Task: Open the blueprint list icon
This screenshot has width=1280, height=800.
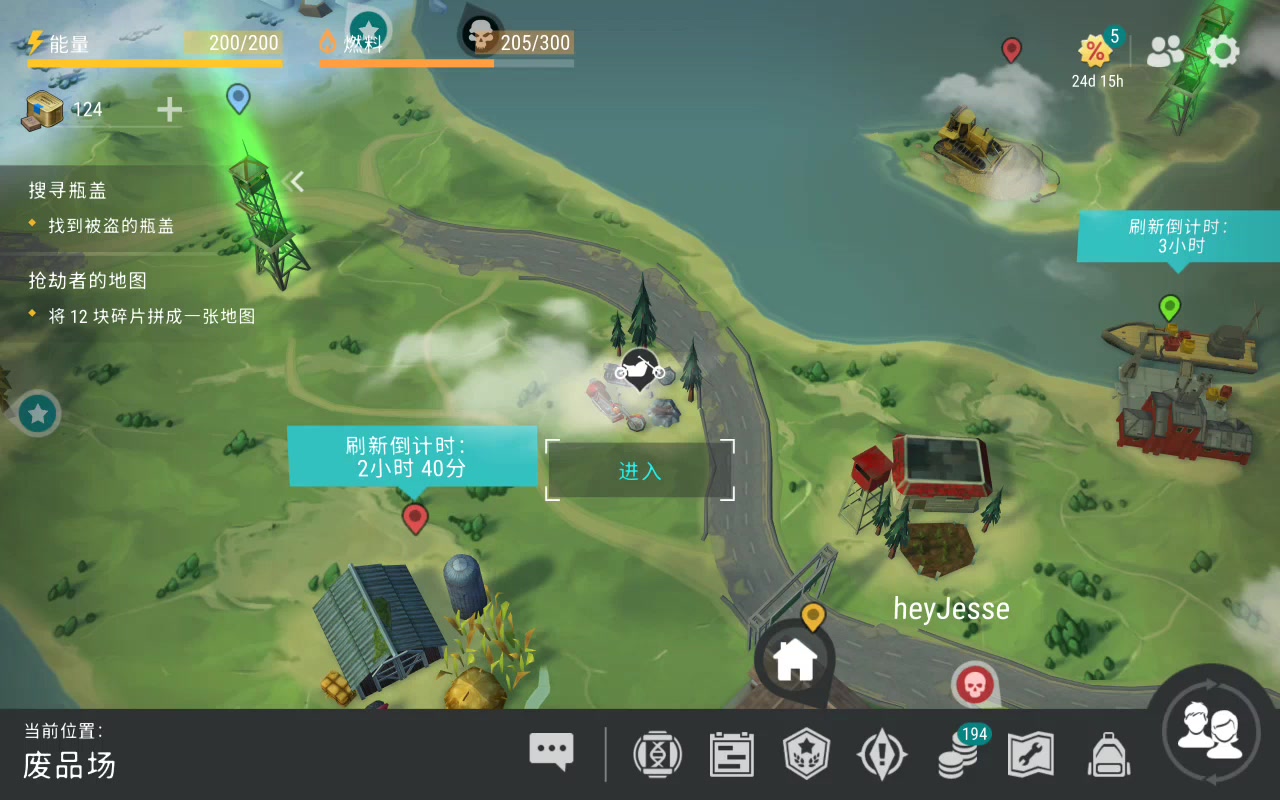Action: [x=731, y=754]
